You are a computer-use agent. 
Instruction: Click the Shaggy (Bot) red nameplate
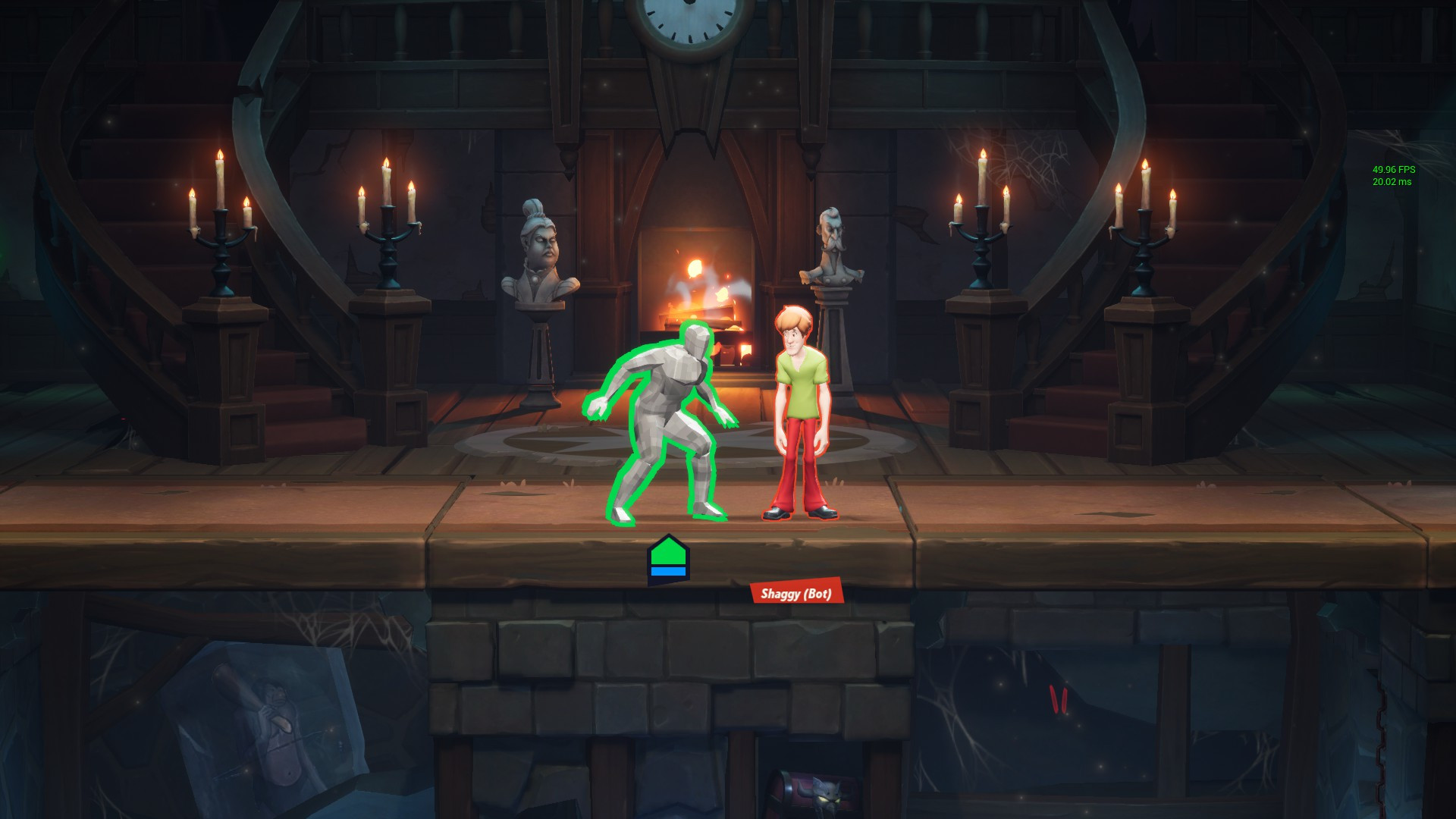click(x=796, y=593)
